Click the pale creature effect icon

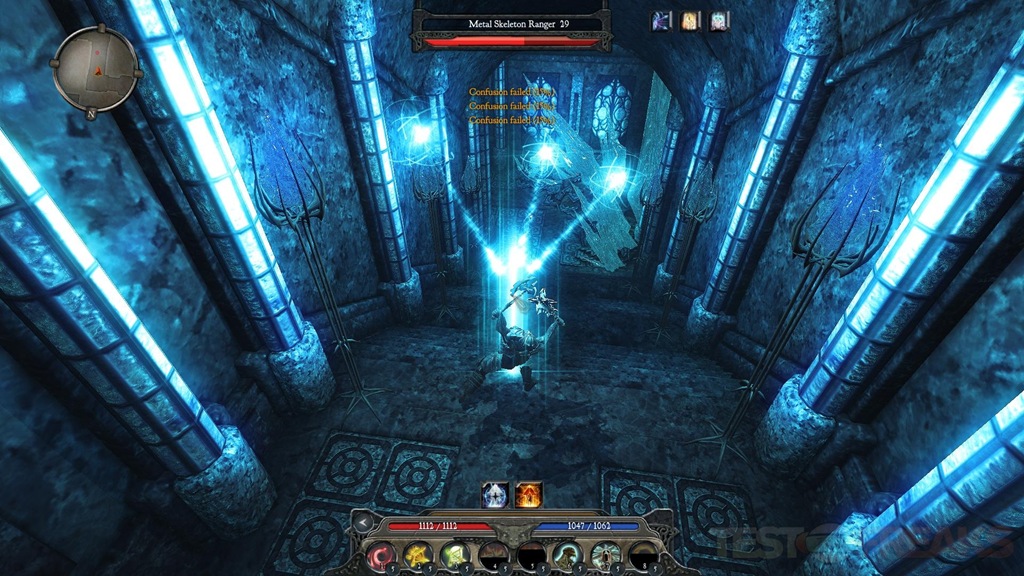tap(719, 20)
